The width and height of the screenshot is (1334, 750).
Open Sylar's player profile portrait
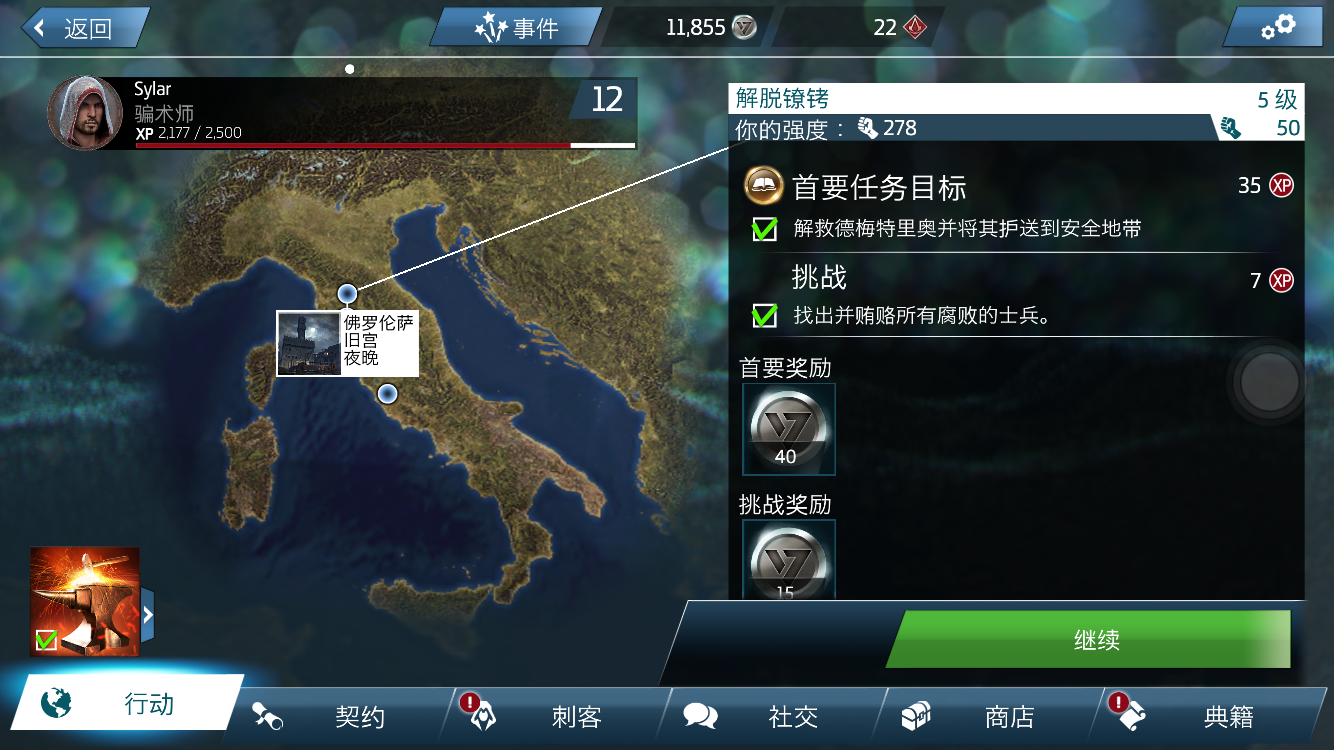click(85, 113)
